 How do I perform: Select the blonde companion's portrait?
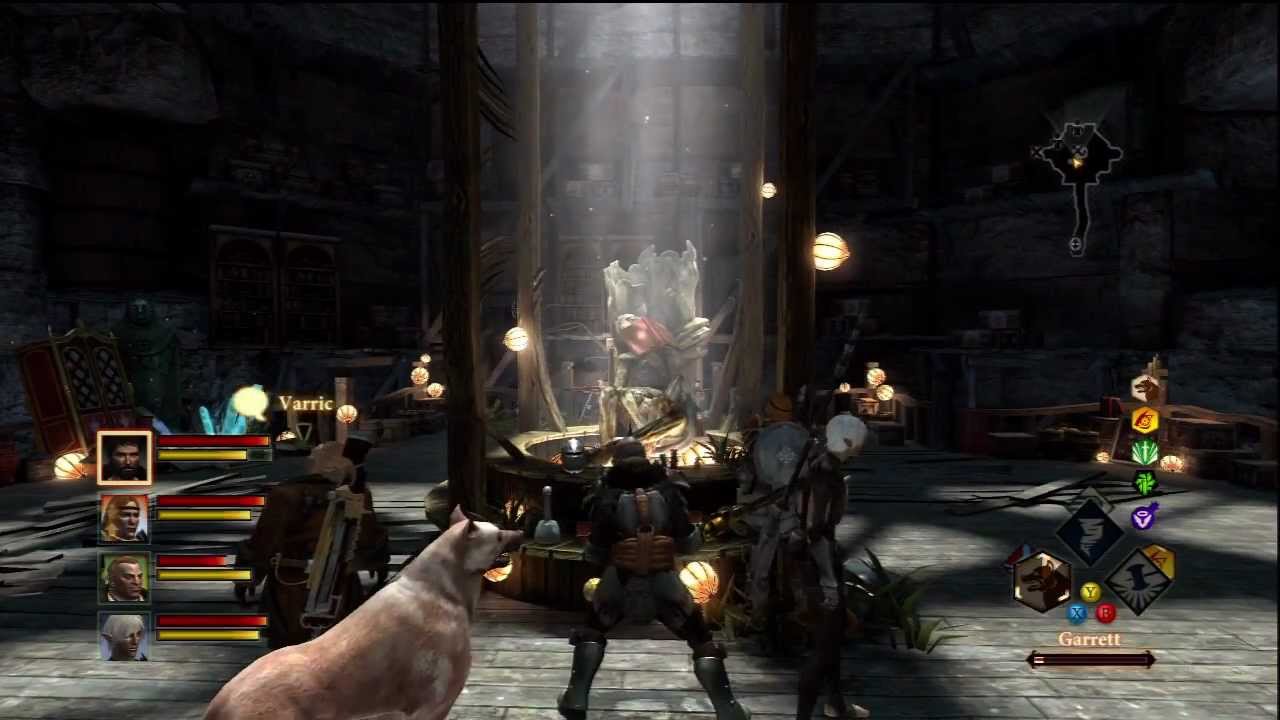click(x=123, y=520)
